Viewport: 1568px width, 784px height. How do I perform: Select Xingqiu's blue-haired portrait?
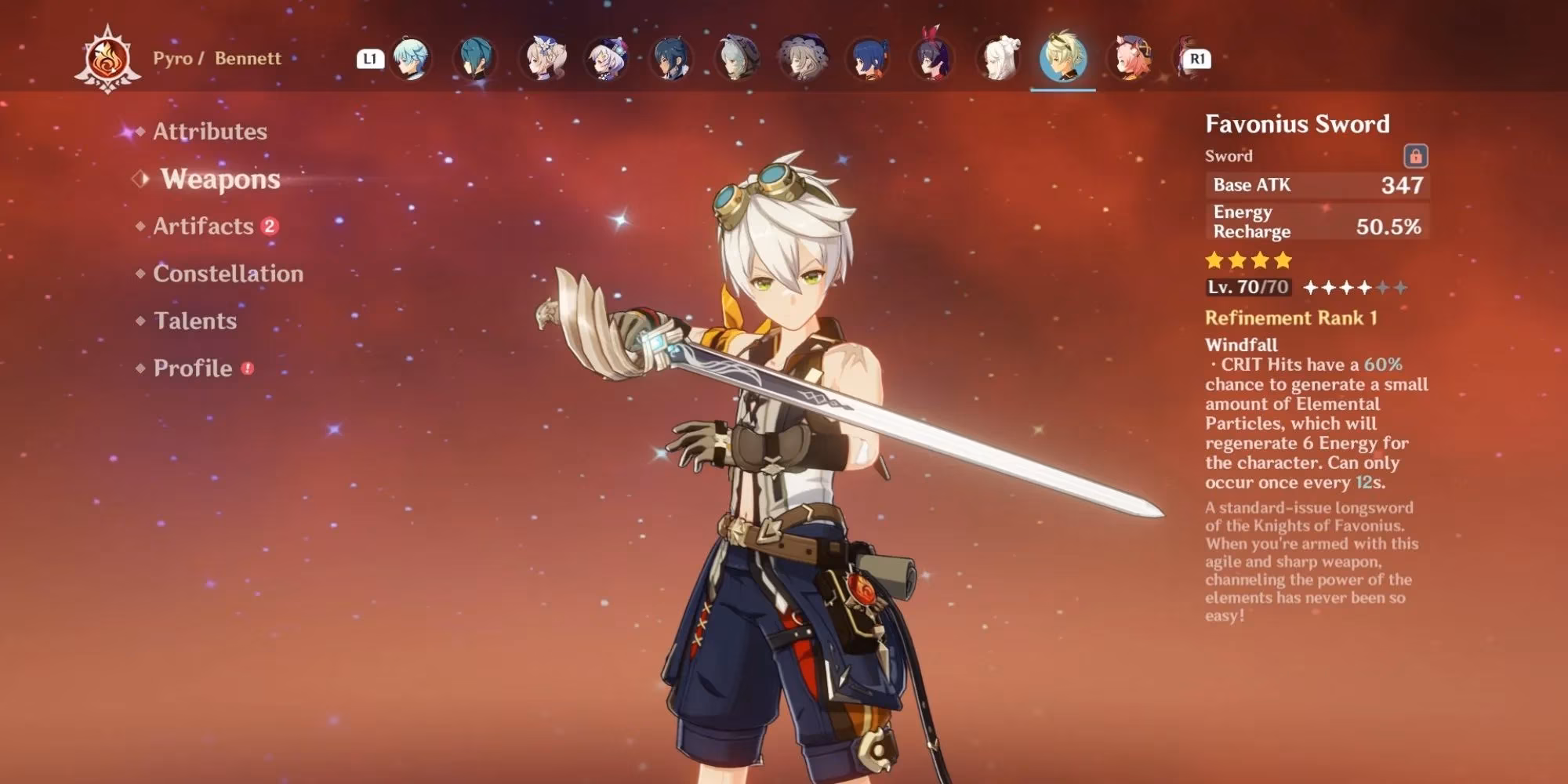(867, 59)
